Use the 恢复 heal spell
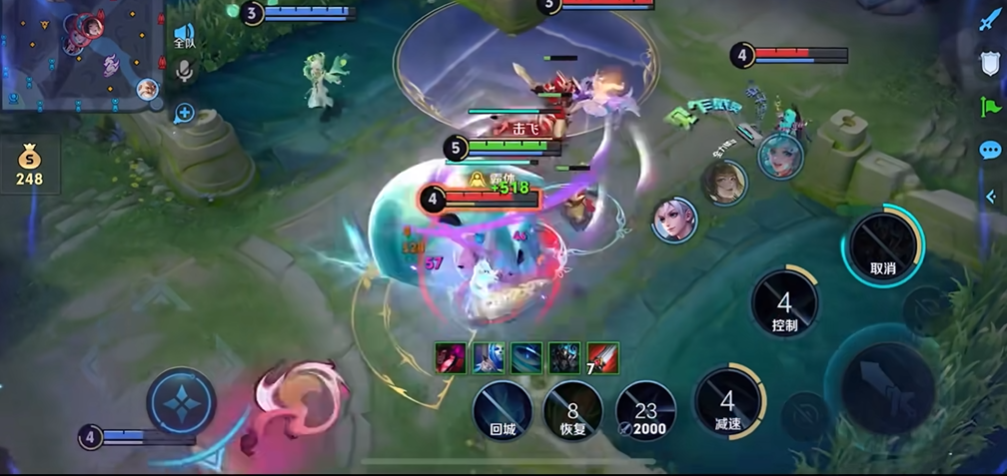 (x=573, y=411)
